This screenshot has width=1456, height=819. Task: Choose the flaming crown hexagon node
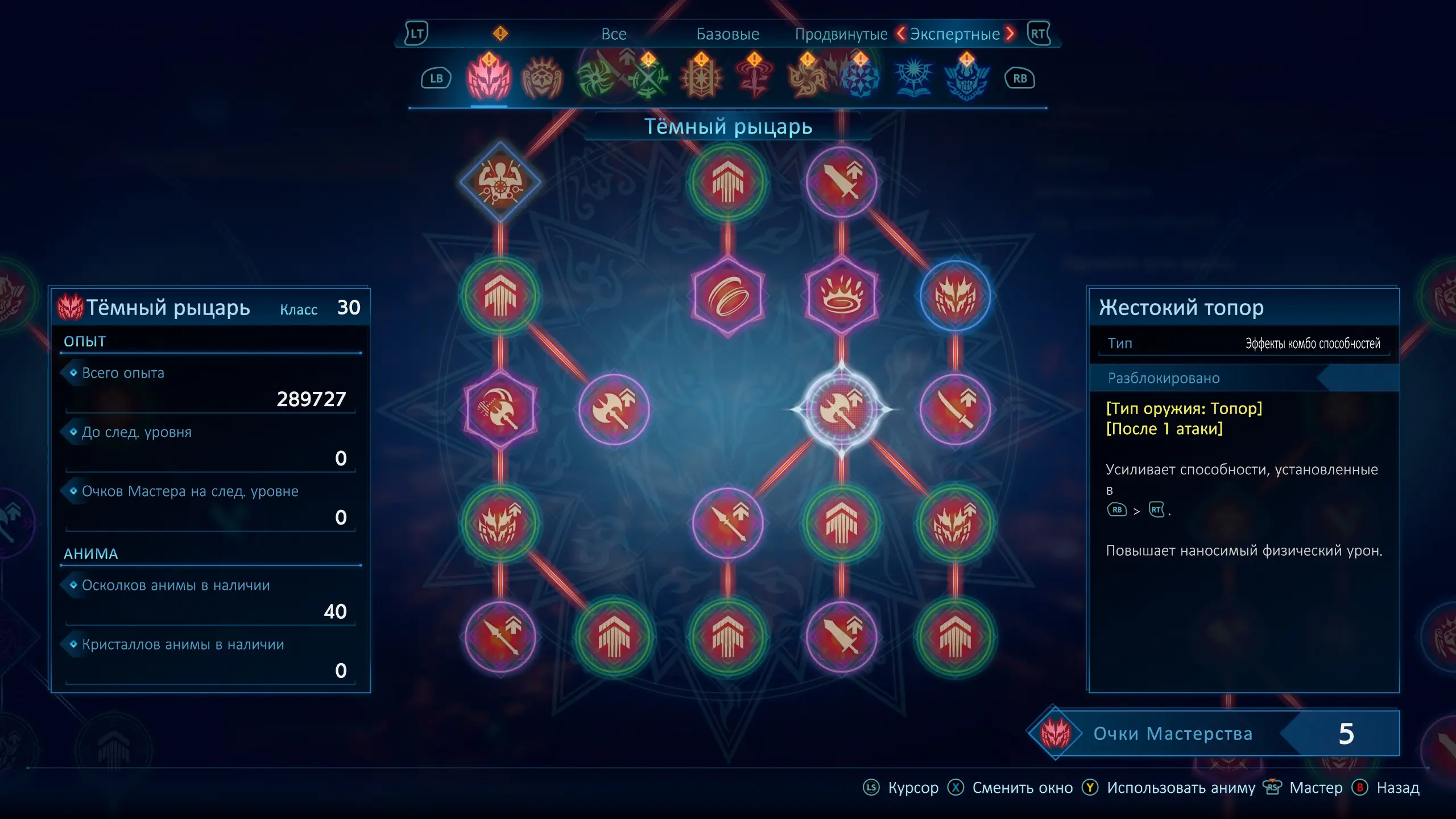[x=841, y=296]
